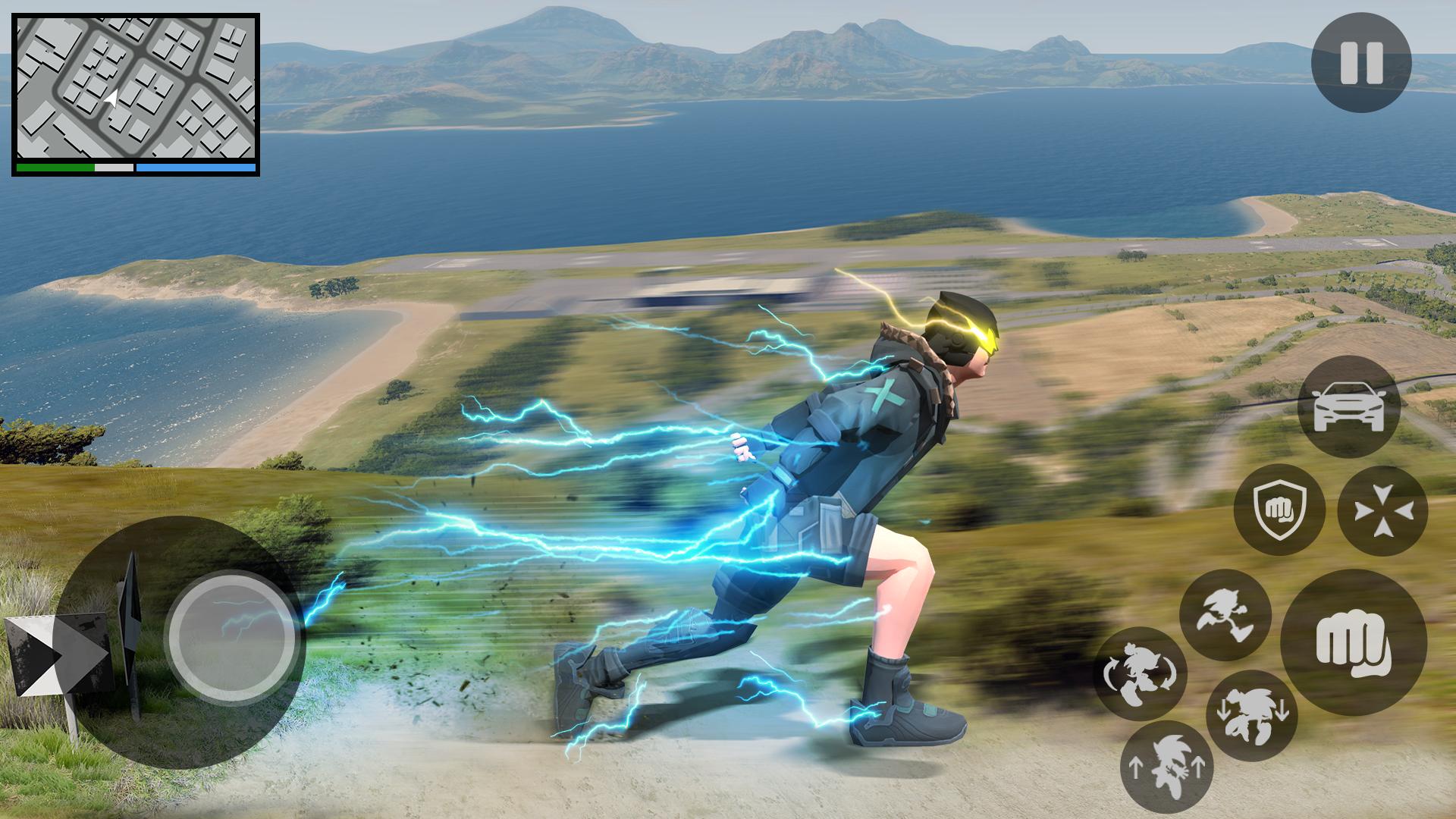Tap the car vehicle button

[x=1348, y=407]
